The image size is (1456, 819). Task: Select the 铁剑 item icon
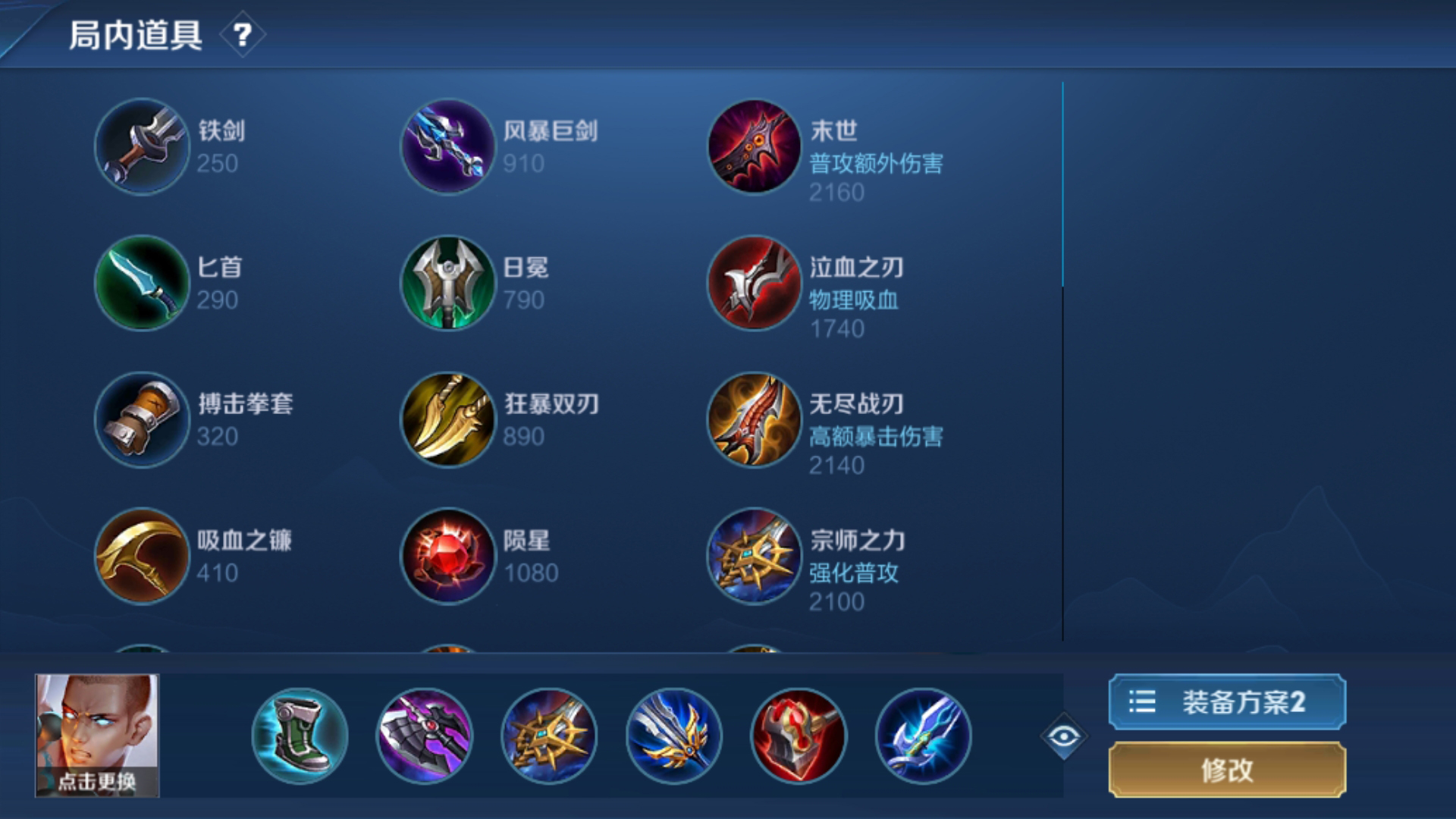[x=141, y=147]
